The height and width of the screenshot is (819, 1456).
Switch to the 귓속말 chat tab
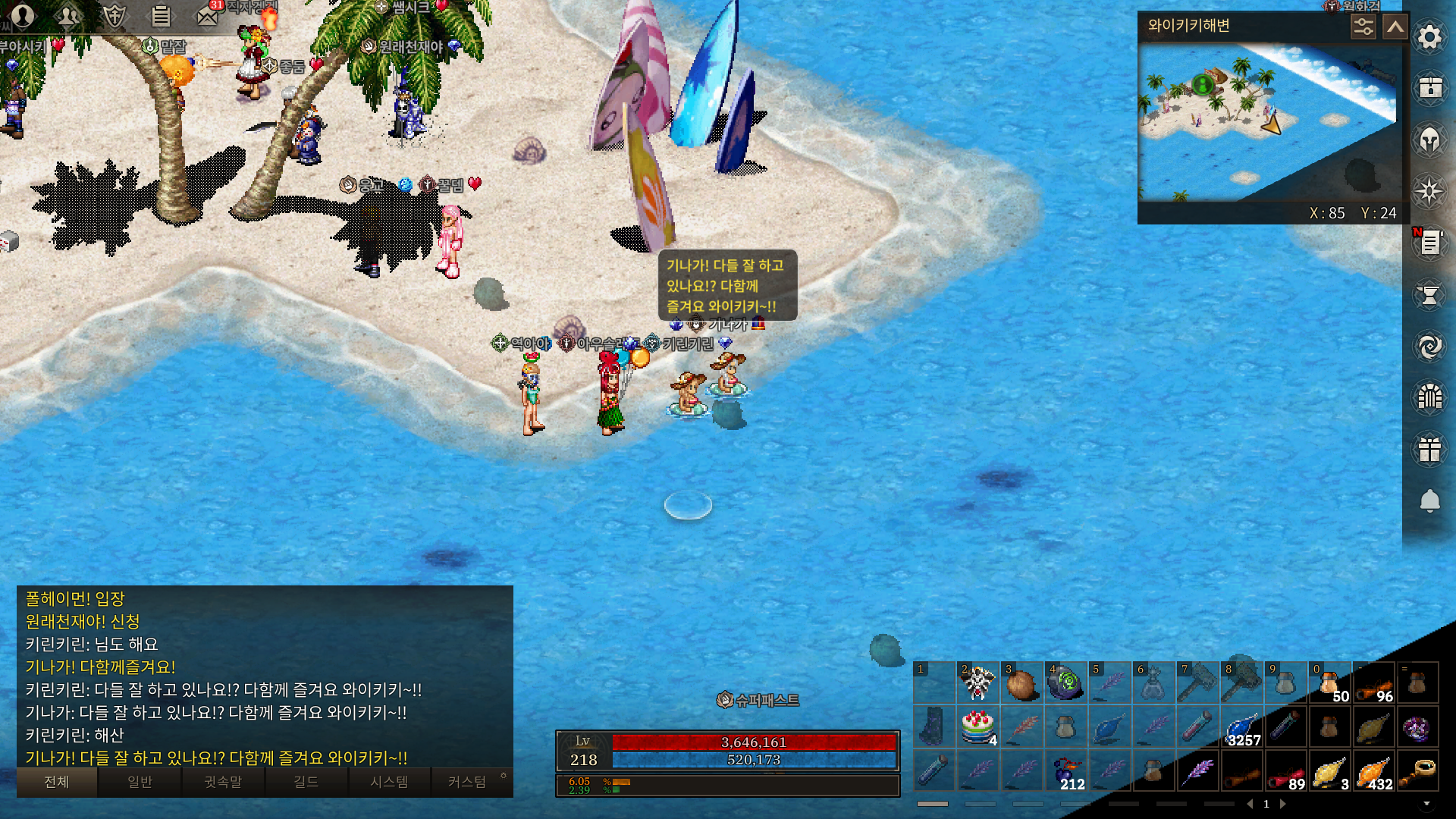(223, 782)
